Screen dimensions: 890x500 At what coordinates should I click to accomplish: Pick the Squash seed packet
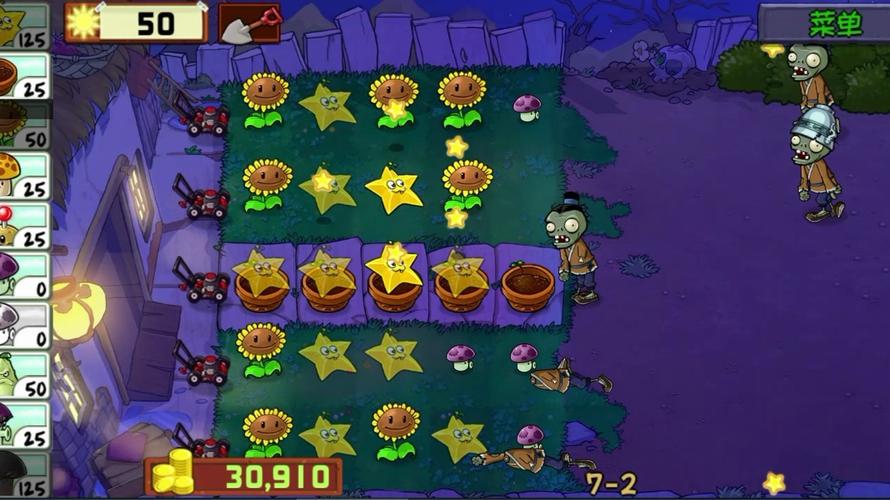[x=24, y=376]
